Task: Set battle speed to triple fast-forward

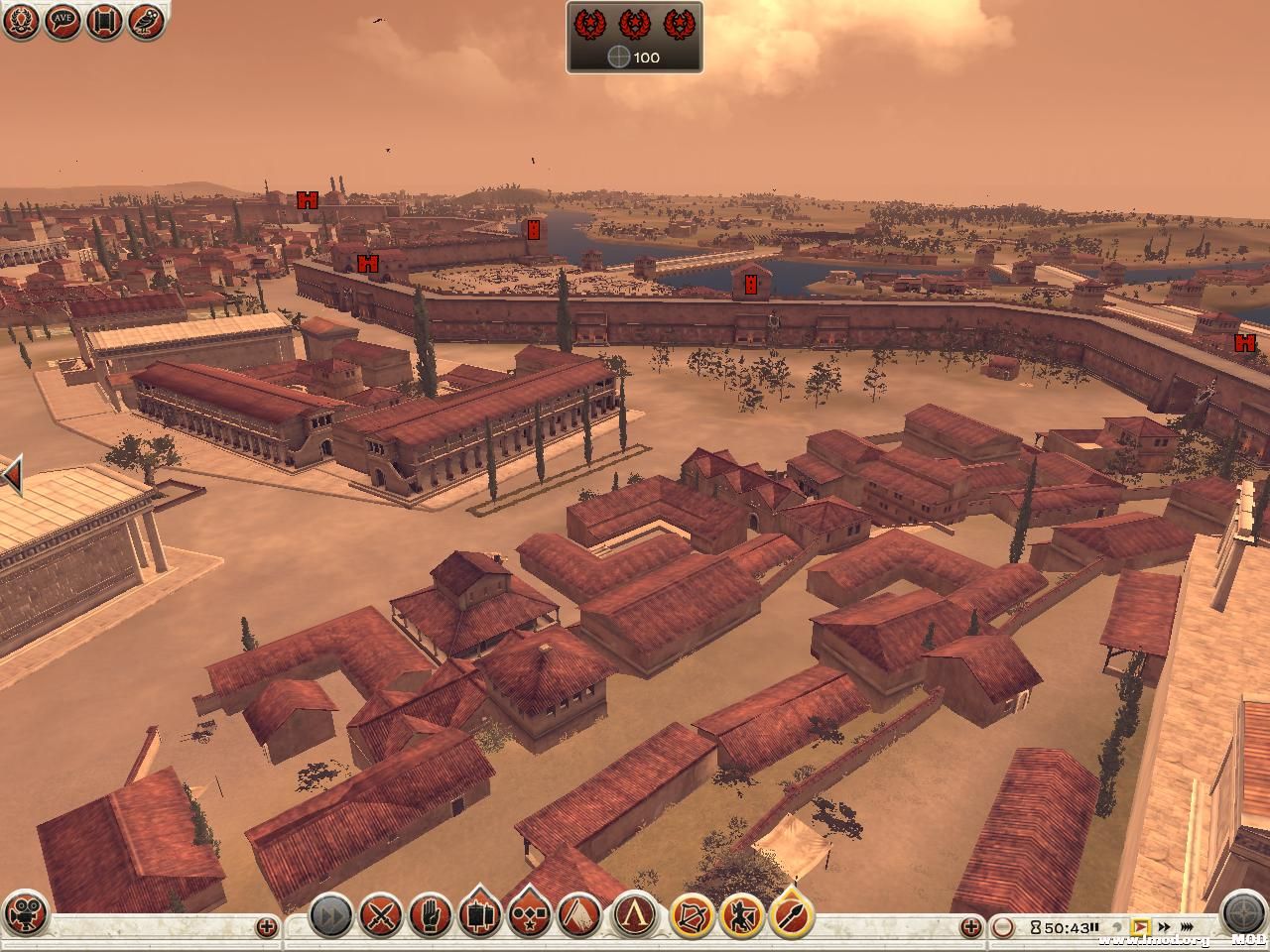Action: click(x=1186, y=928)
